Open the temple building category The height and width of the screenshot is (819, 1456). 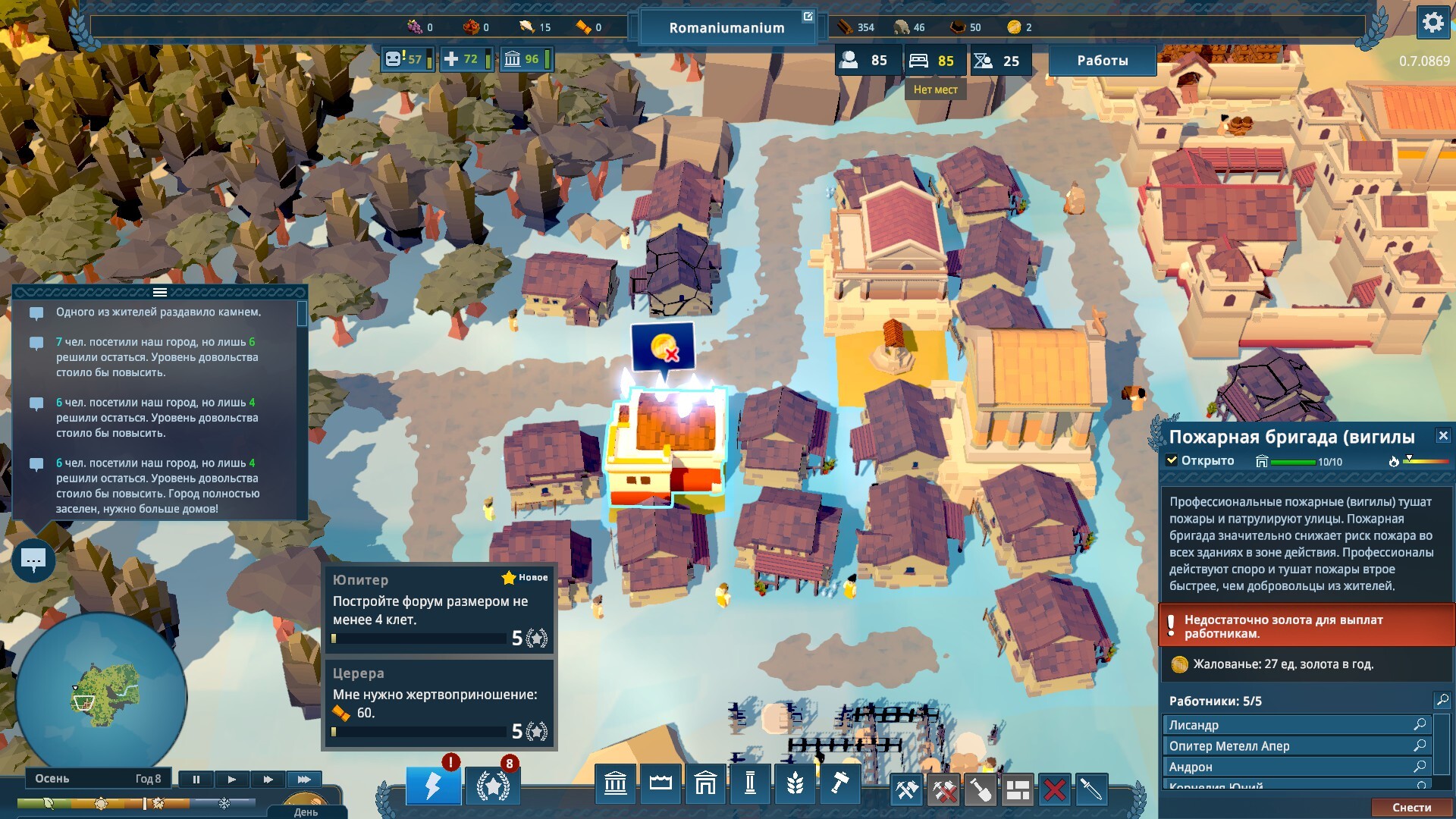click(x=615, y=784)
